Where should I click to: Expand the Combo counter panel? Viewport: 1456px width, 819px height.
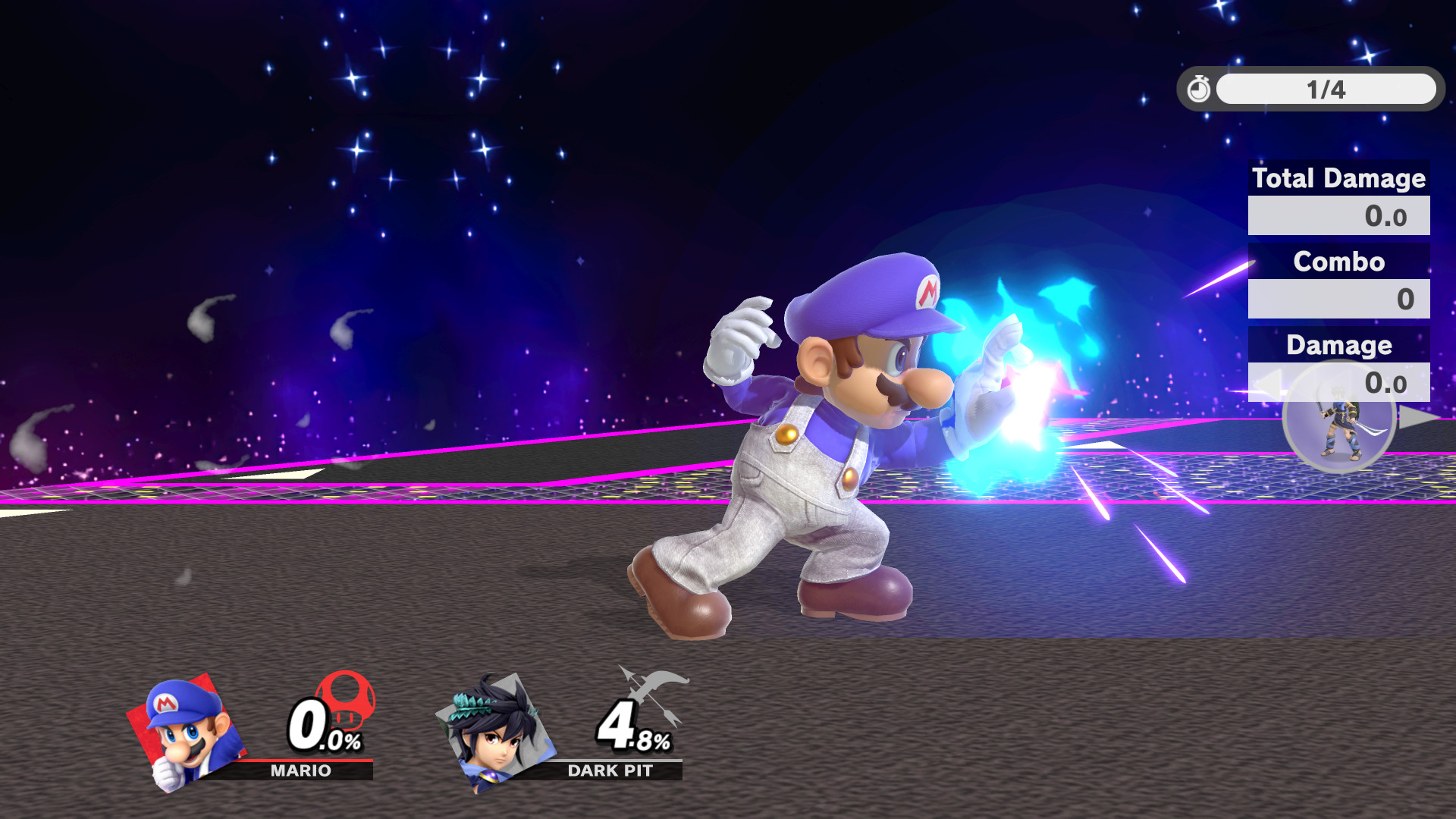(1338, 262)
